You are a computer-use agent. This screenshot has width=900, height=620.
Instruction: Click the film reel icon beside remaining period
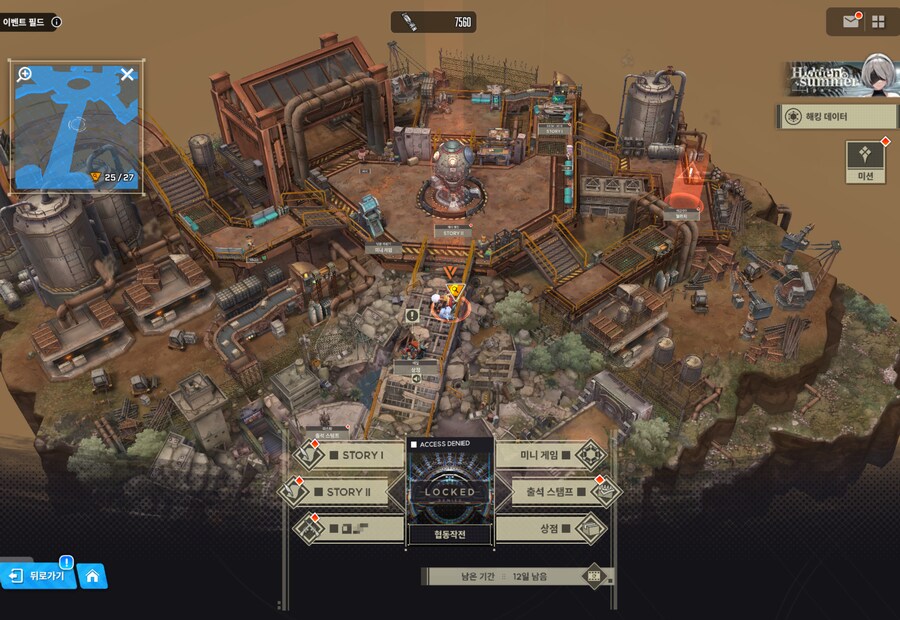595,576
